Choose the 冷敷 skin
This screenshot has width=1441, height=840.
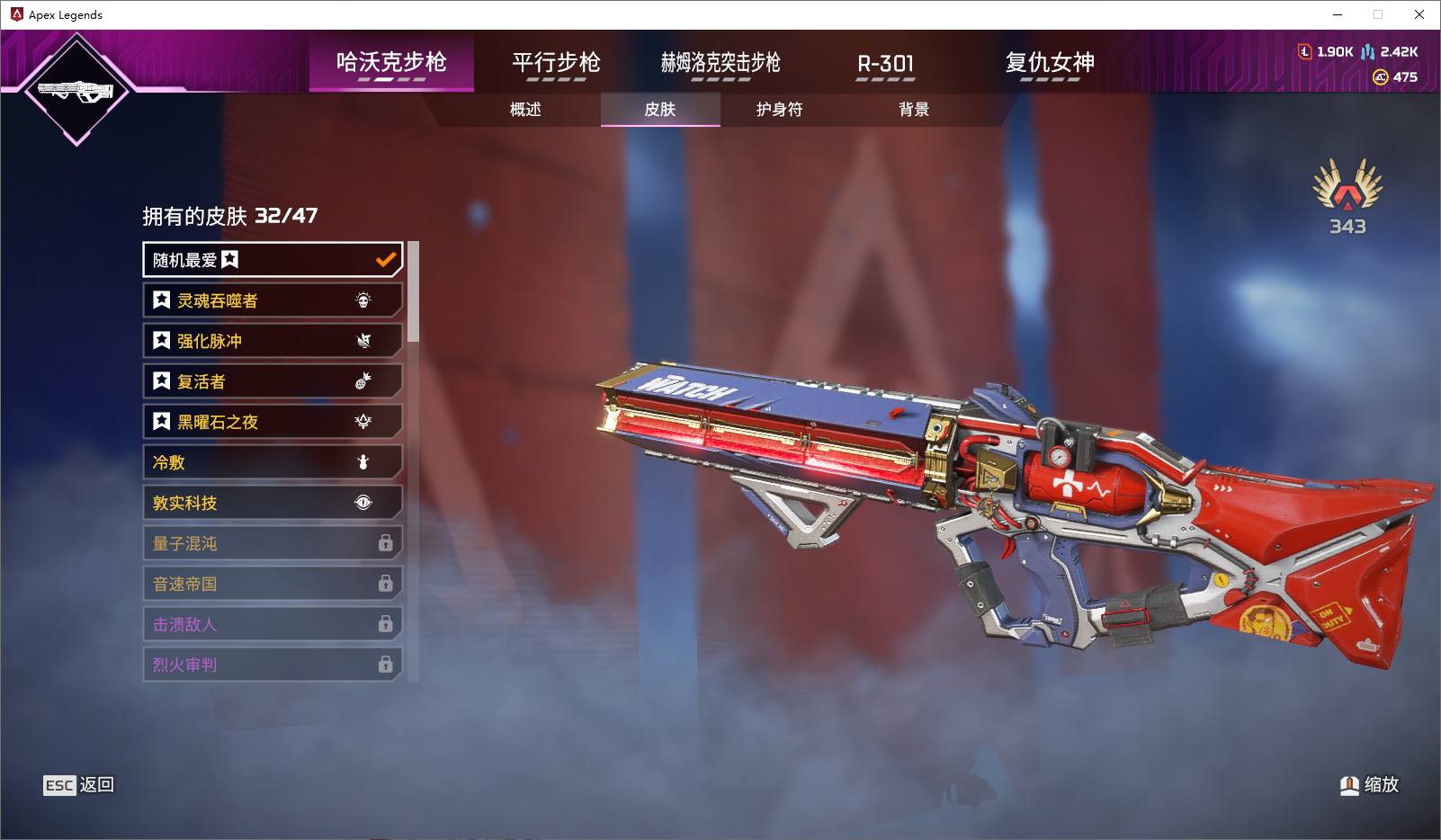click(272, 462)
